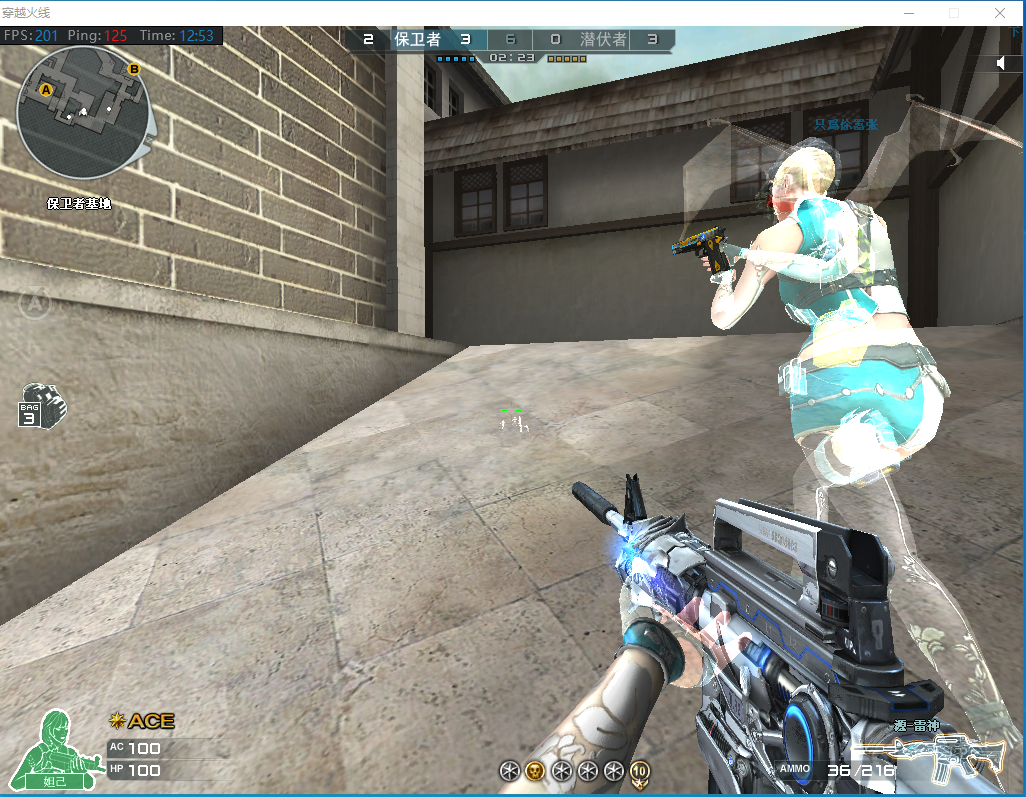Minimize the game window
Image resolution: width=1026 pixels, height=797 pixels.
point(908,13)
